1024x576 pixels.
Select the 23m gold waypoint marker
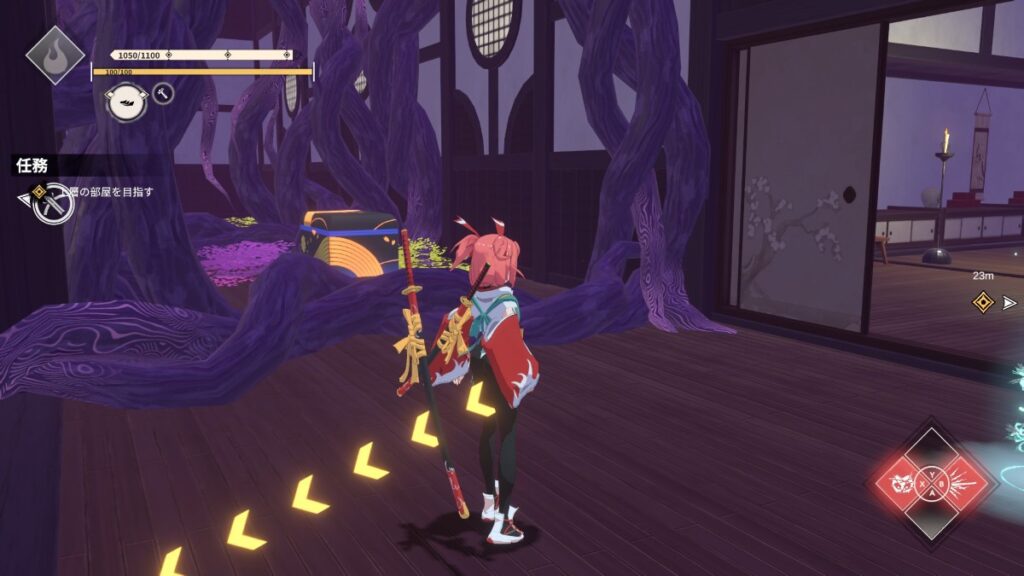[x=982, y=300]
